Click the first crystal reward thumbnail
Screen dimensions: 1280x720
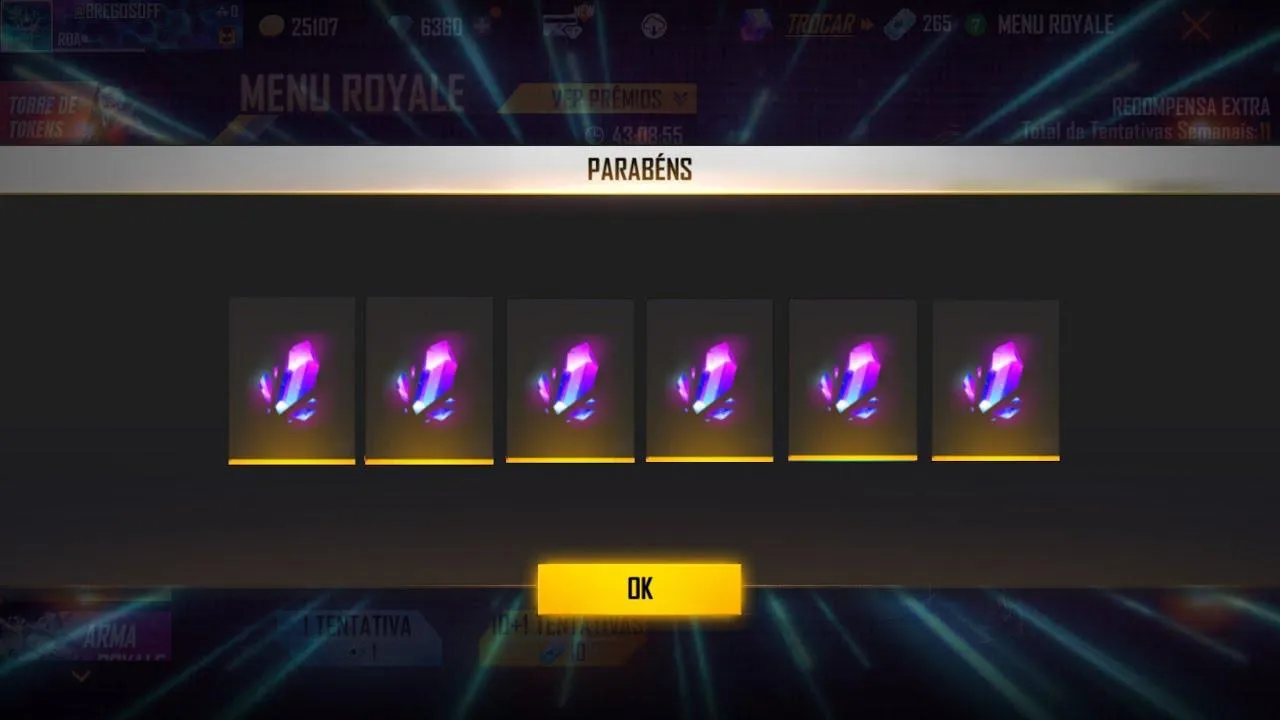point(292,380)
